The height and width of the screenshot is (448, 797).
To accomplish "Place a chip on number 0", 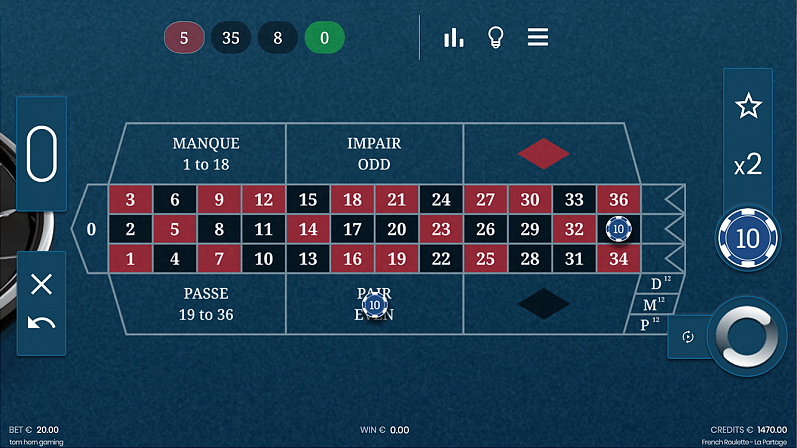I will pyautogui.click(x=91, y=229).
